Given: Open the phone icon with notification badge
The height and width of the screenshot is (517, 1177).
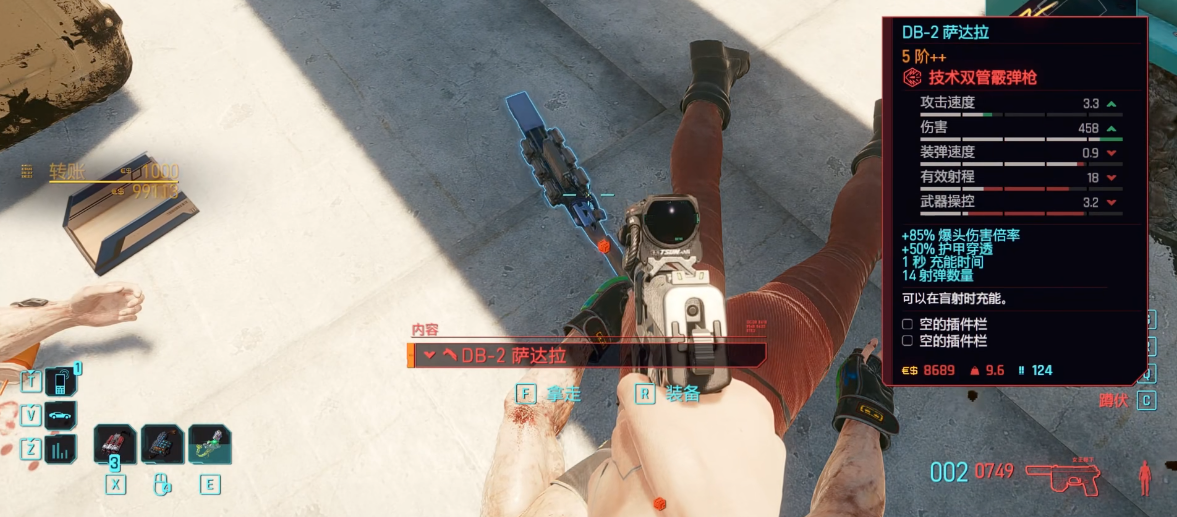Looking at the screenshot, I should (61, 381).
